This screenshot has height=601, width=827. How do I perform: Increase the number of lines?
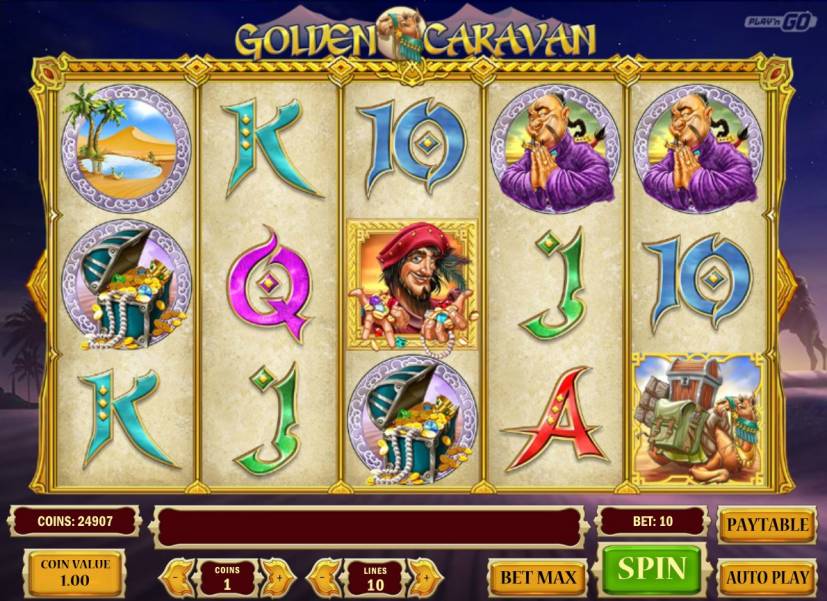click(424, 577)
